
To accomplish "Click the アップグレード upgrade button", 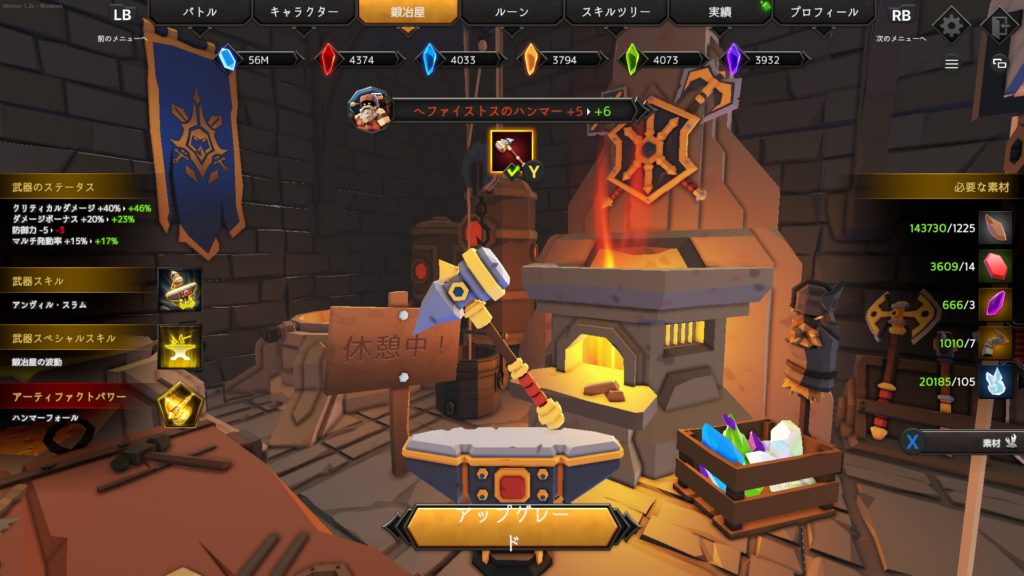I will pyautogui.click(x=512, y=529).
